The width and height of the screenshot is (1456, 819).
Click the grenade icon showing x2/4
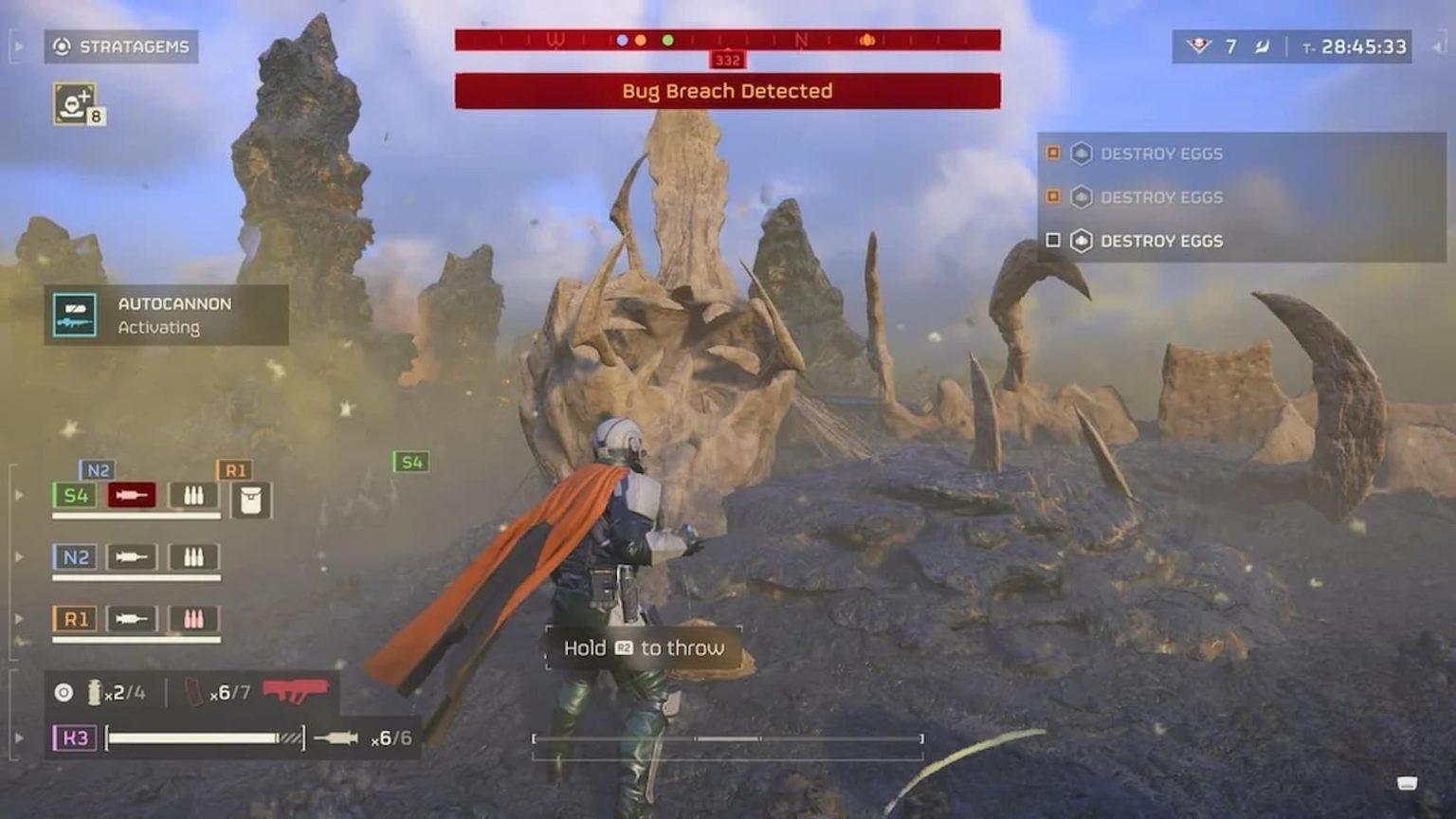92,693
